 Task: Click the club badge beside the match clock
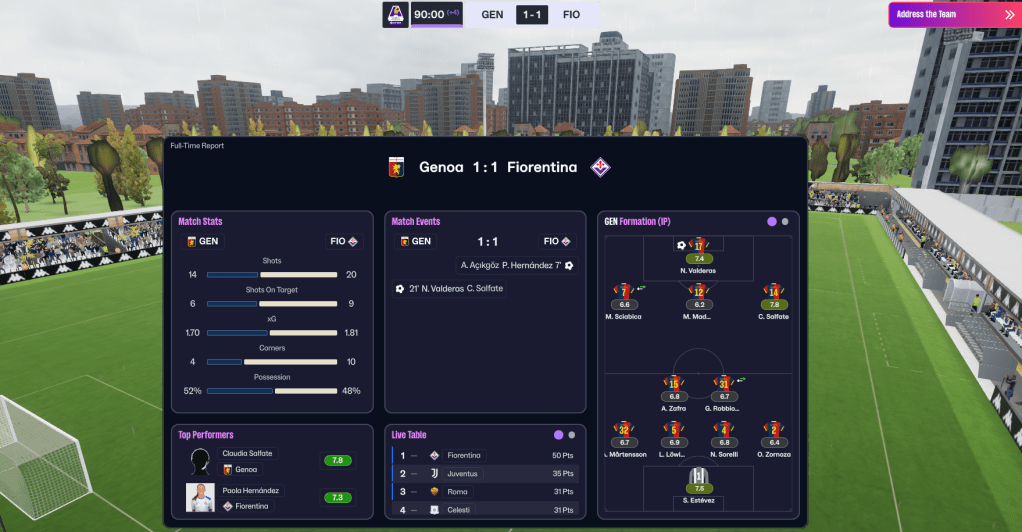pos(396,14)
